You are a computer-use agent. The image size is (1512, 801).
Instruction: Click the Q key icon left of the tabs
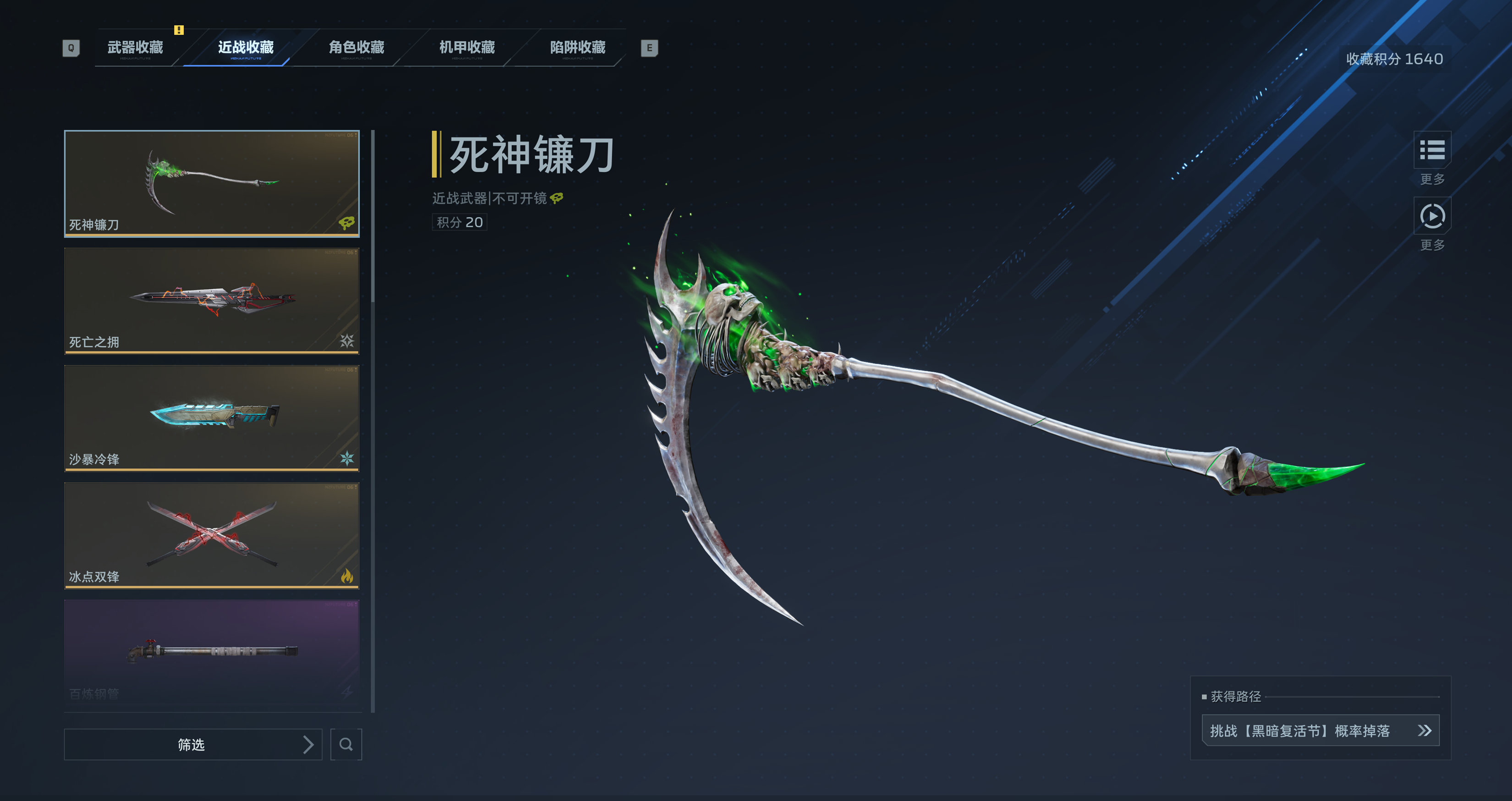tap(71, 49)
